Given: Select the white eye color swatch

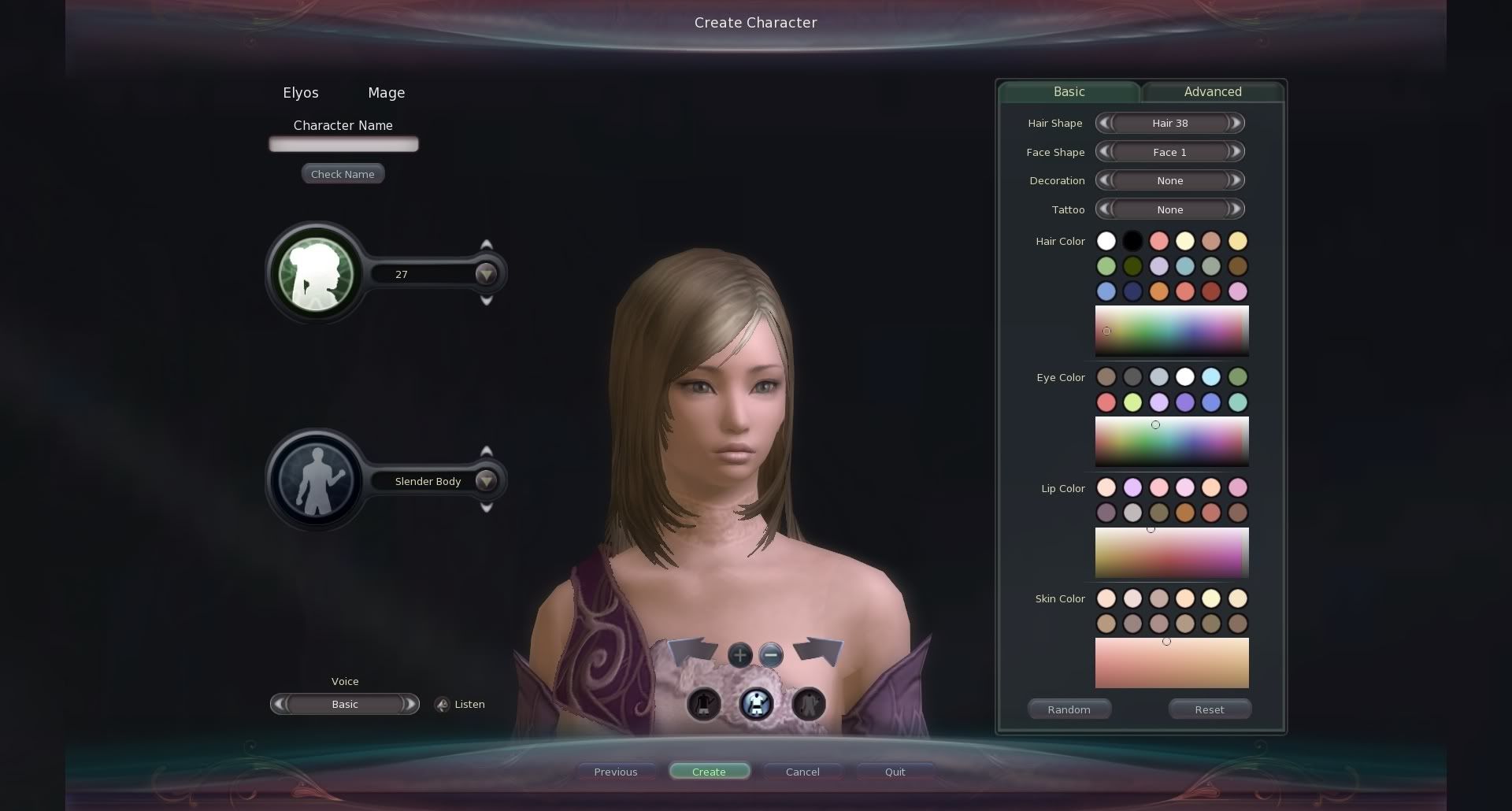Looking at the screenshot, I should (1184, 377).
